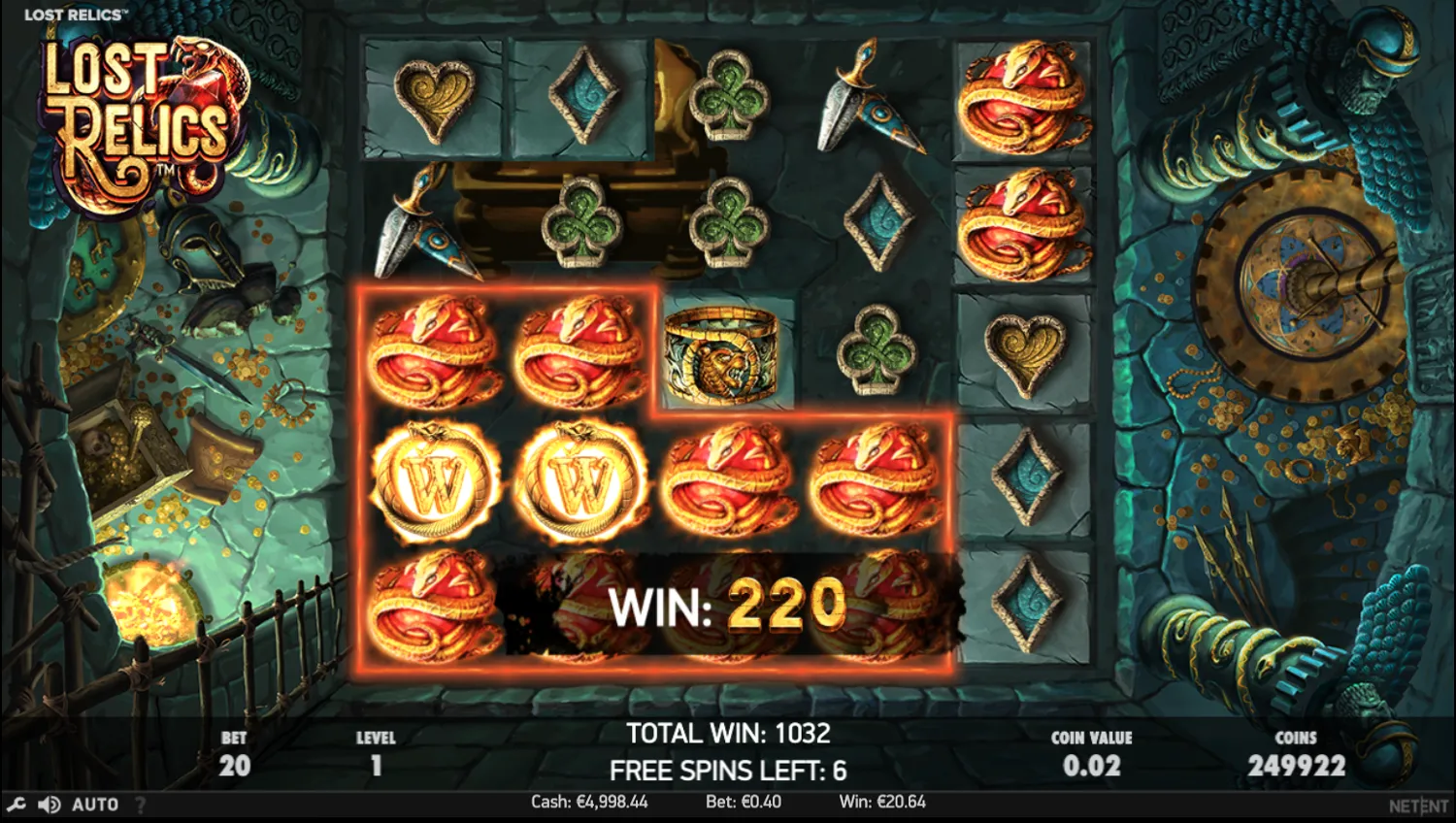
Task: Click the COINS 249922 counter
Action: 1298,752
